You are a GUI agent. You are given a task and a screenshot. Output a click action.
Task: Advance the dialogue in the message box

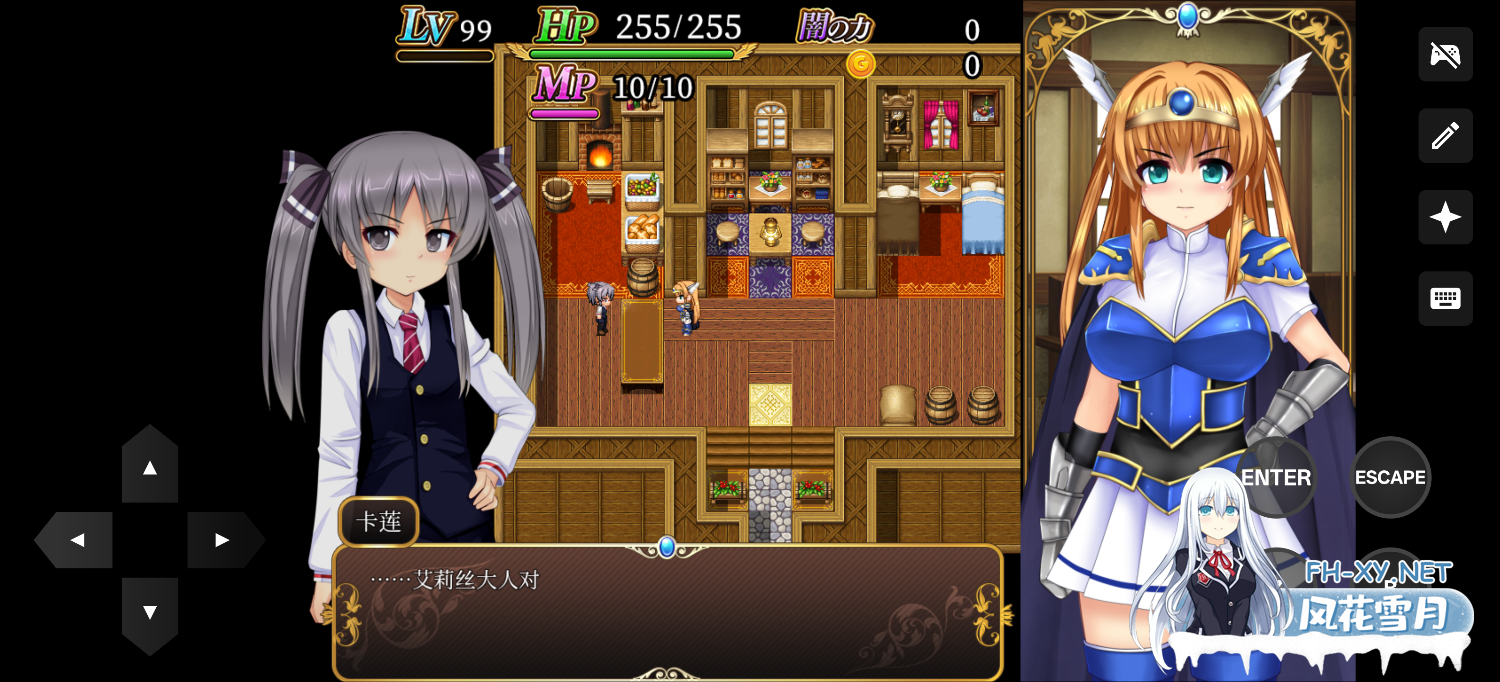[x=667, y=612]
